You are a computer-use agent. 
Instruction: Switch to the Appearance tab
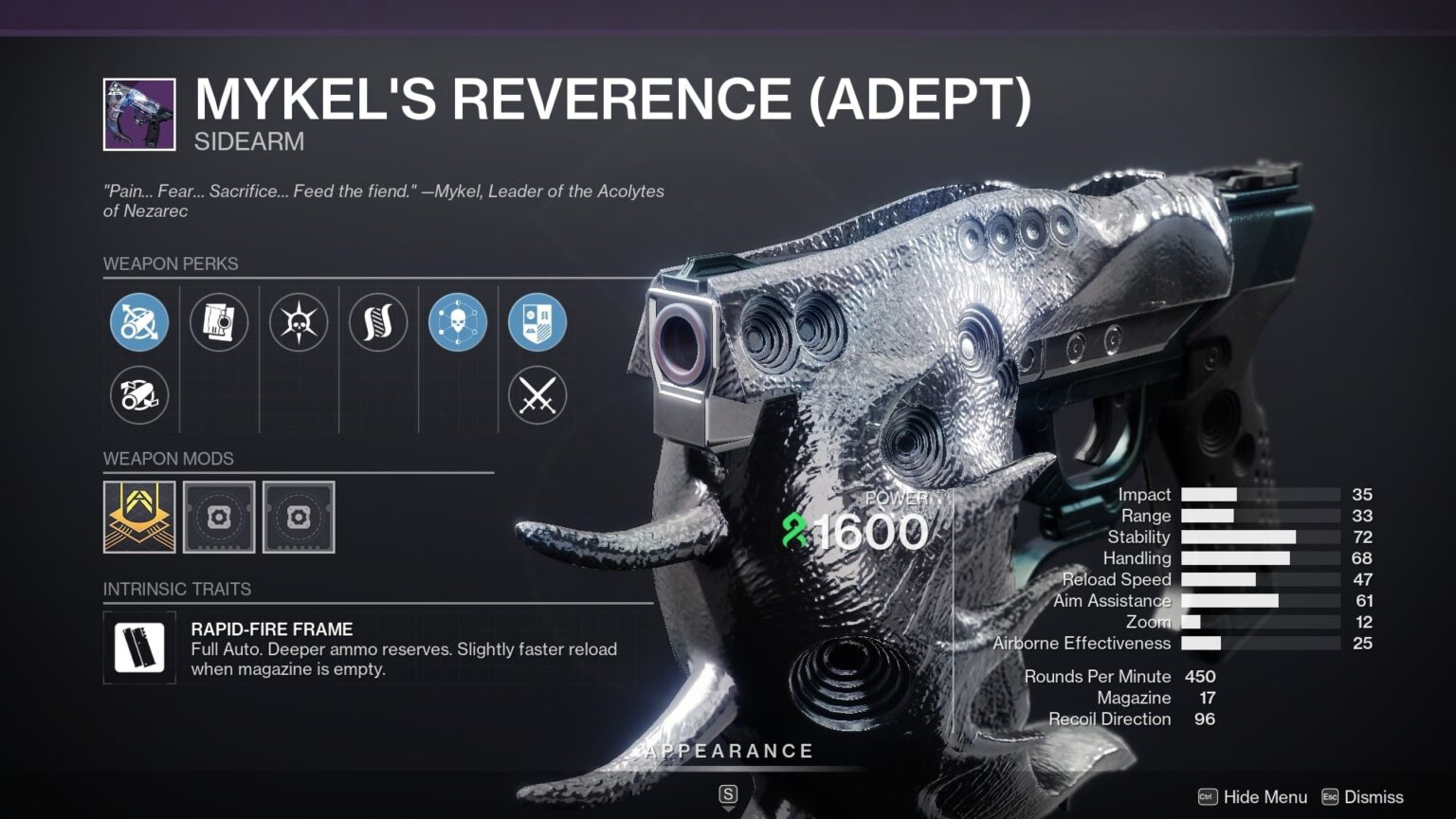pyautogui.click(x=728, y=750)
